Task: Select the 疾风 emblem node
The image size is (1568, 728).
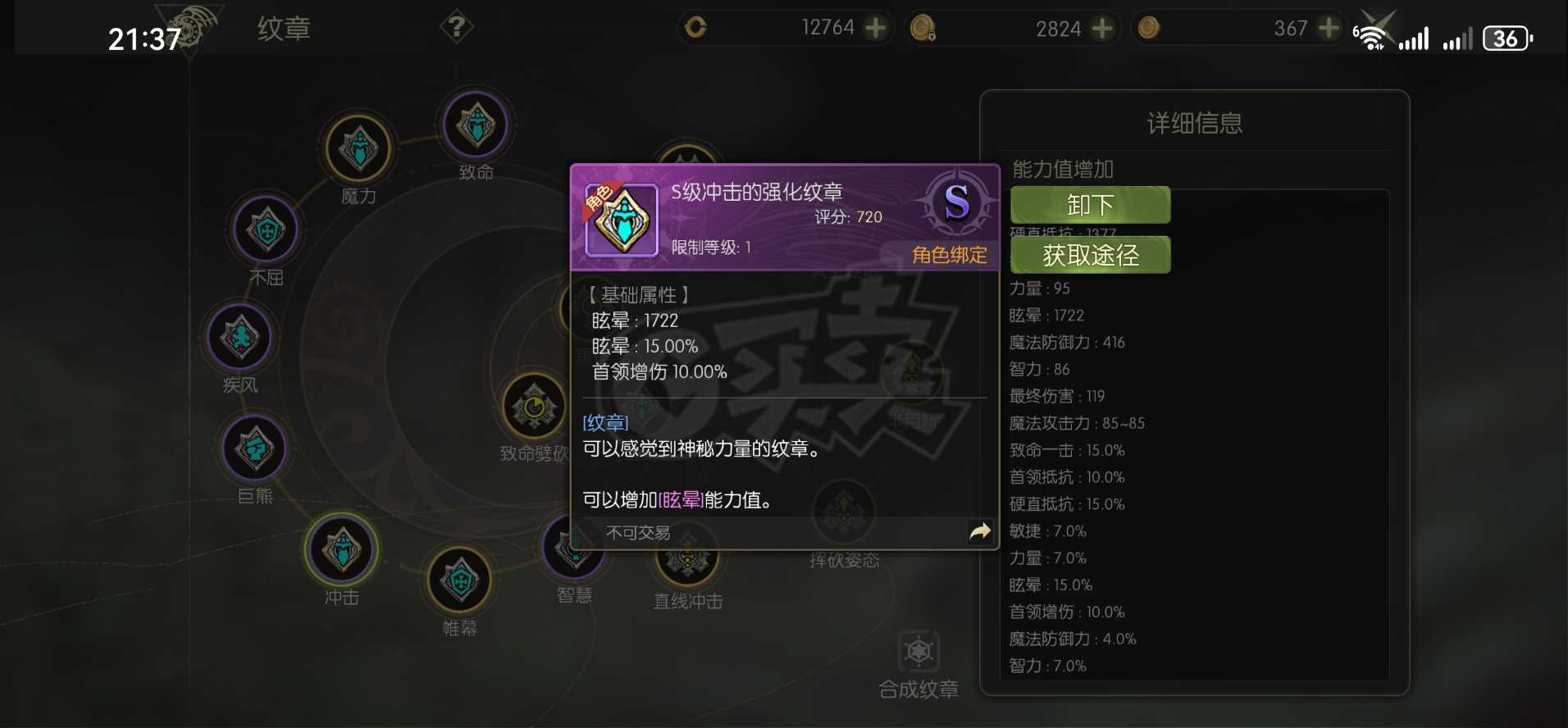Action: pos(239,338)
